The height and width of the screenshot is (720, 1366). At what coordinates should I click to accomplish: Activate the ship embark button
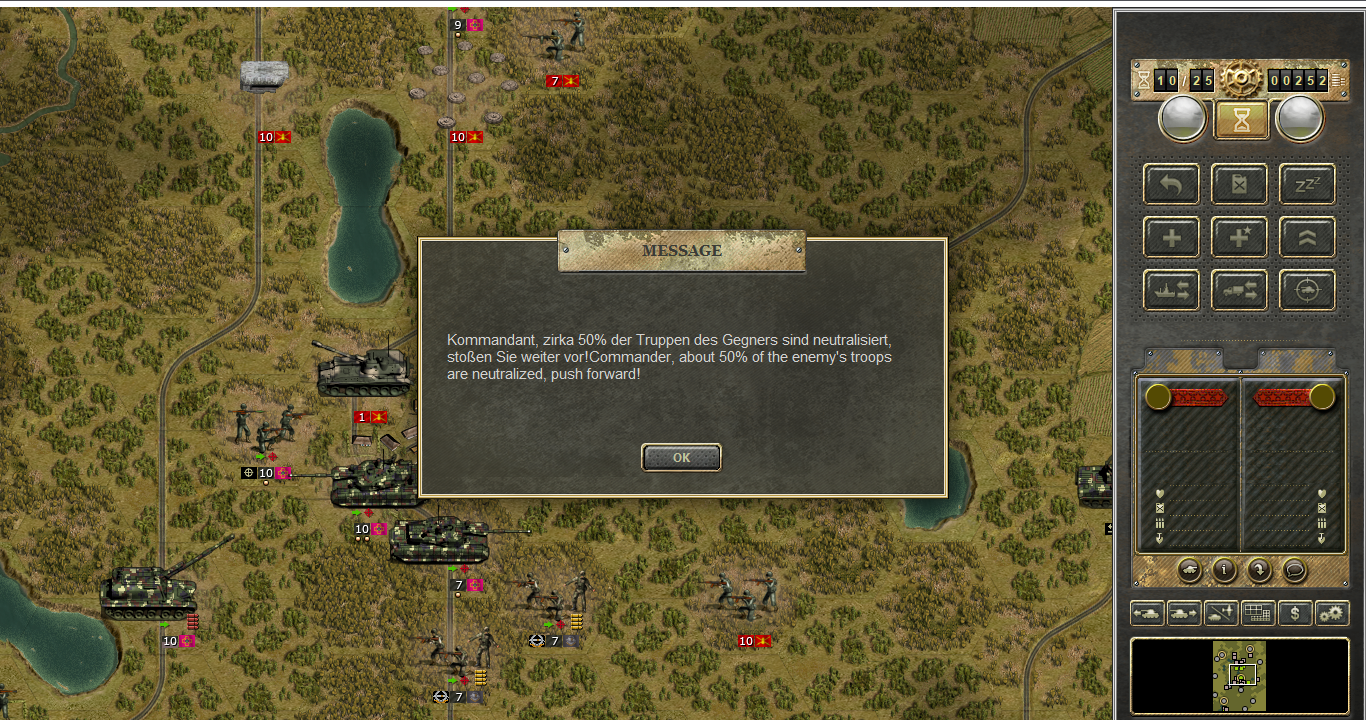point(1171,291)
